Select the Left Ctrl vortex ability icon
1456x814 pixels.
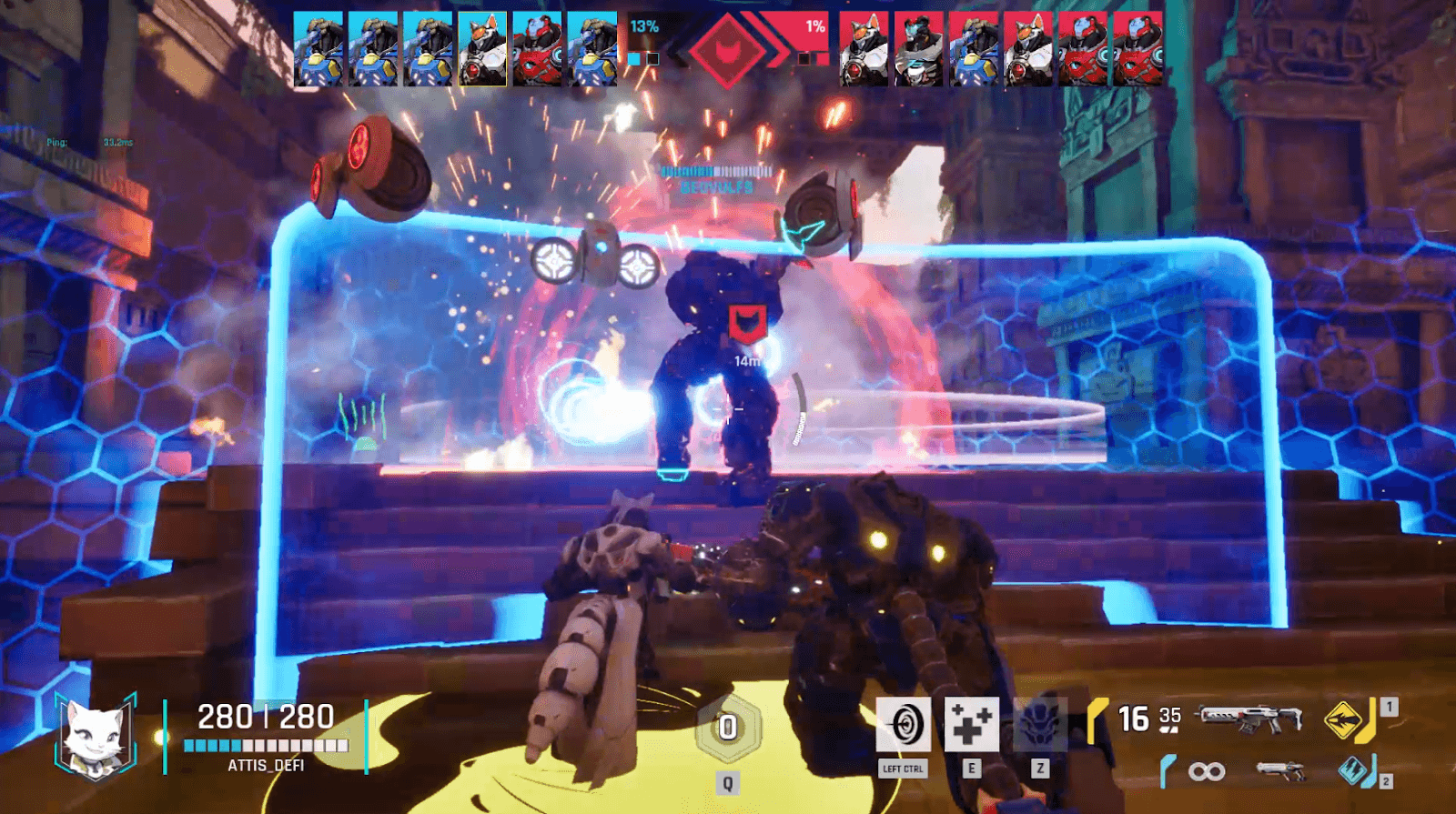click(902, 723)
